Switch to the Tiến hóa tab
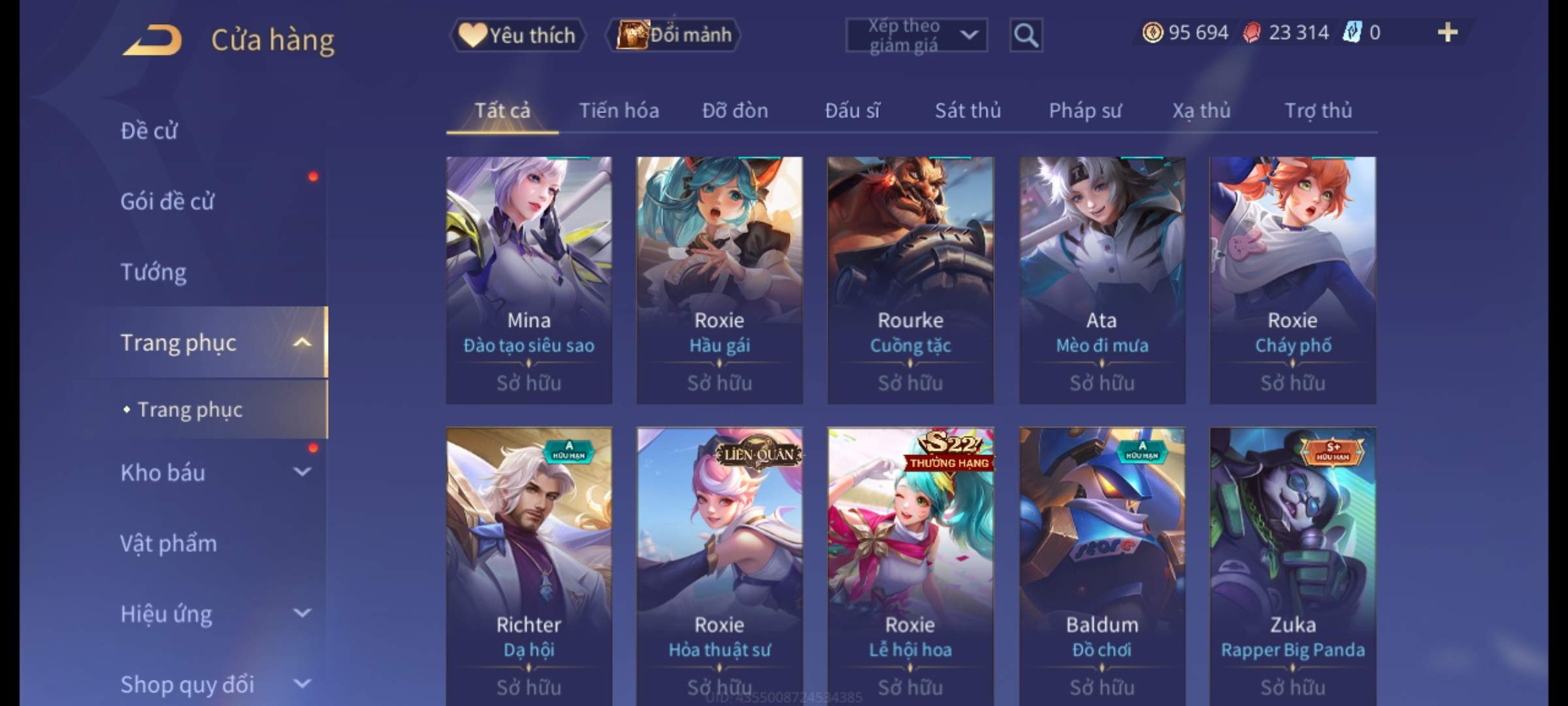Image resolution: width=1568 pixels, height=706 pixels. click(x=619, y=110)
